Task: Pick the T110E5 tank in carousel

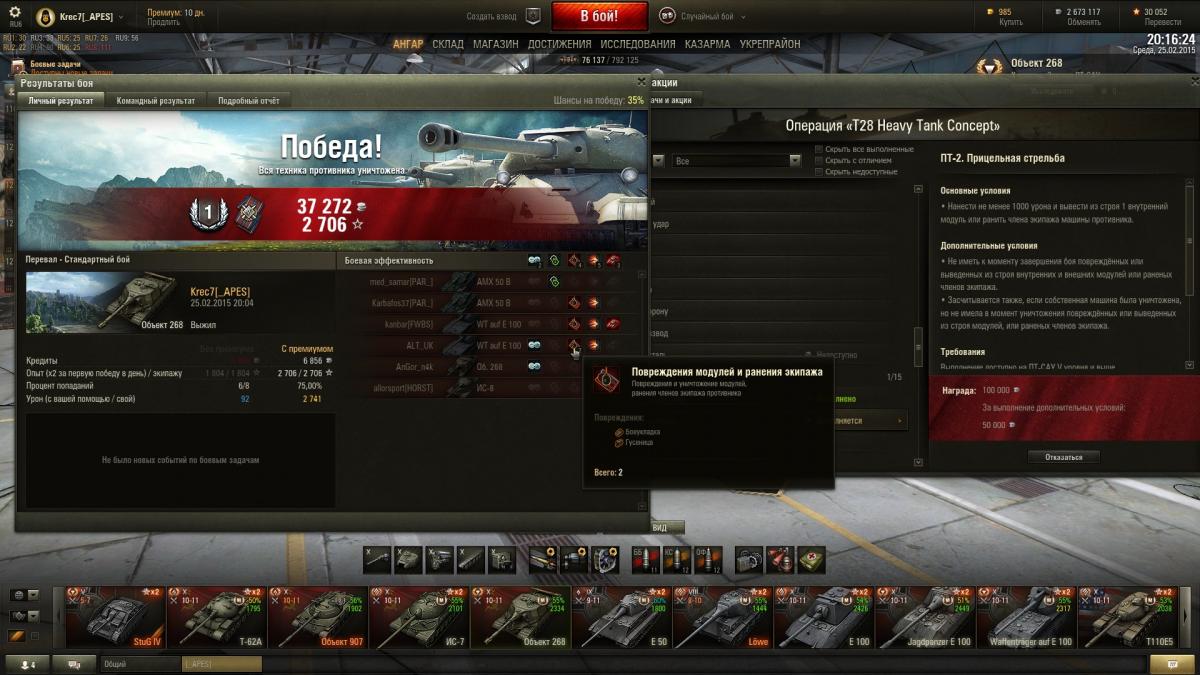Action: click(x=1128, y=618)
